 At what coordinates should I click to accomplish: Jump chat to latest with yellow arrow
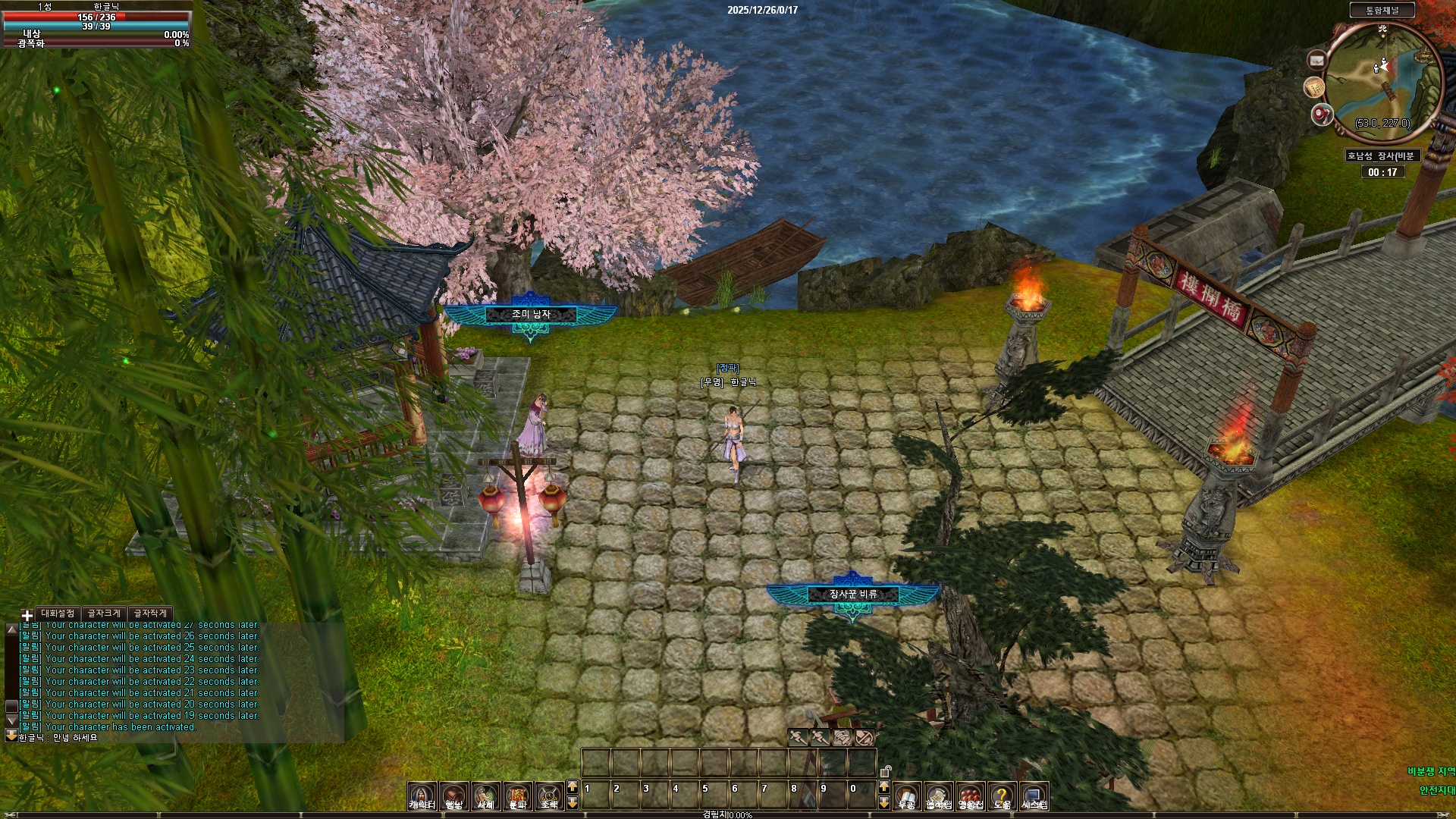point(11,735)
